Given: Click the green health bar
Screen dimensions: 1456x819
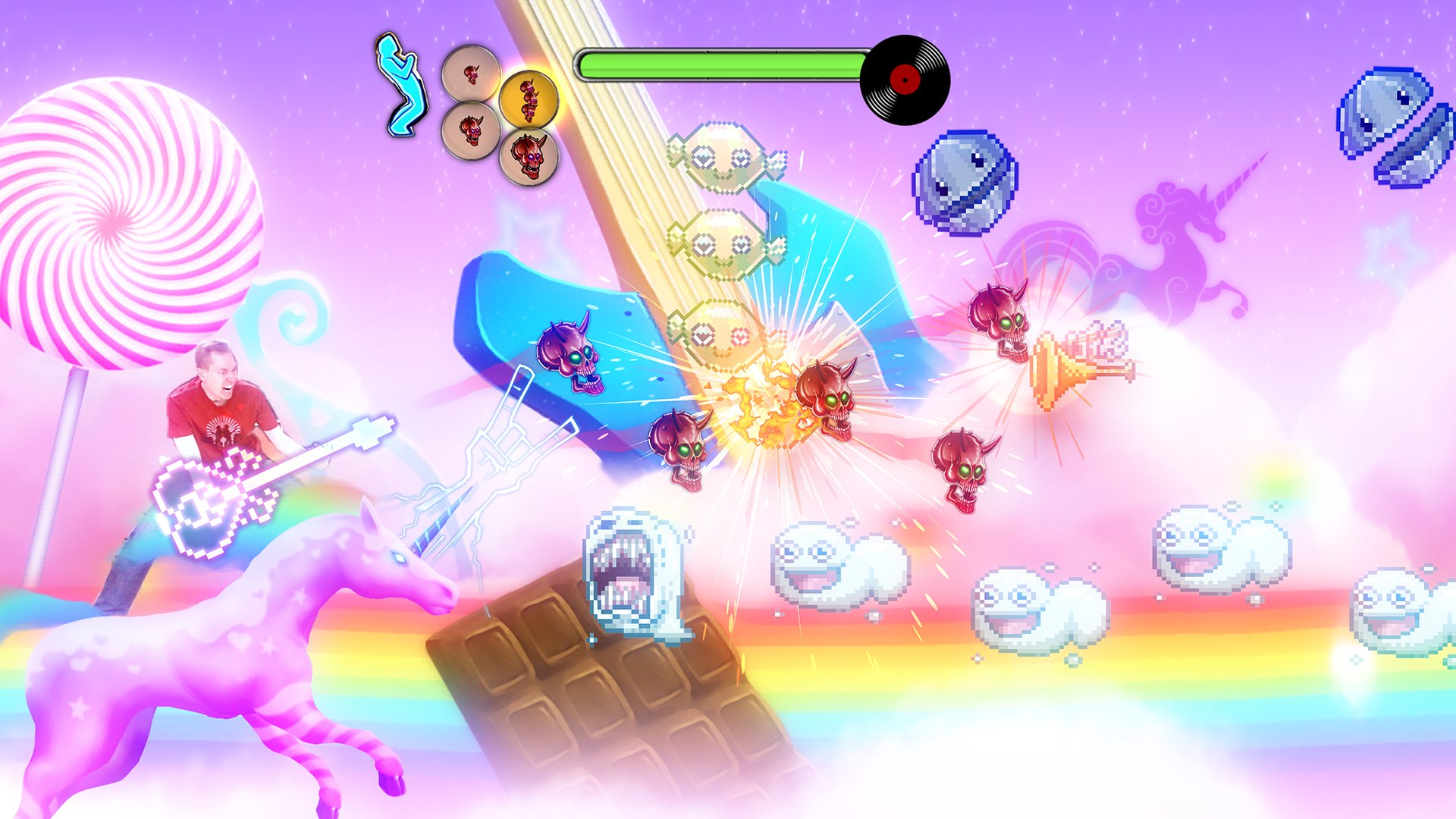Looking at the screenshot, I should [x=720, y=64].
